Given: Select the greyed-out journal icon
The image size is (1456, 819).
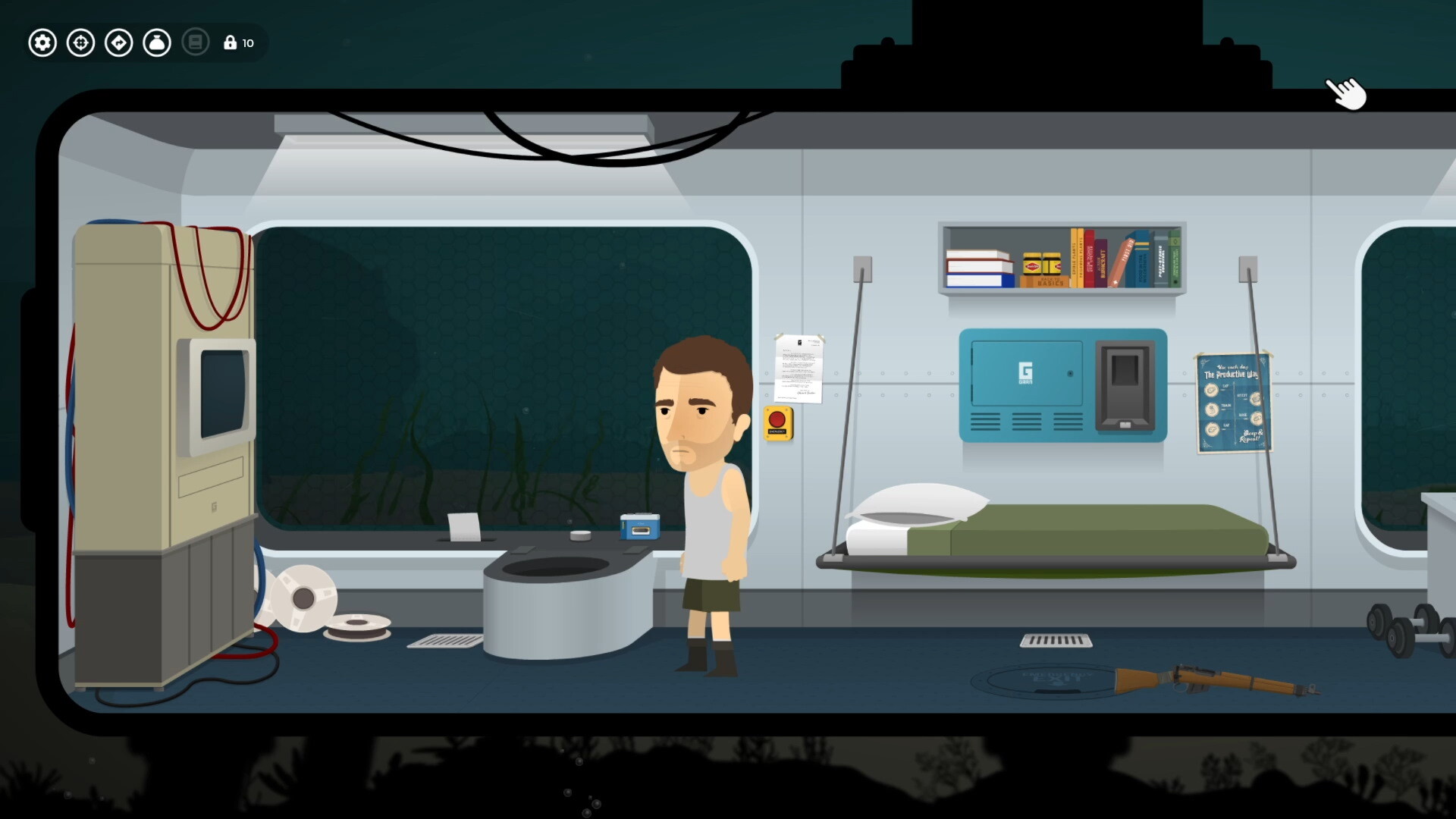Looking at the screenshot, I should [196, 42].
